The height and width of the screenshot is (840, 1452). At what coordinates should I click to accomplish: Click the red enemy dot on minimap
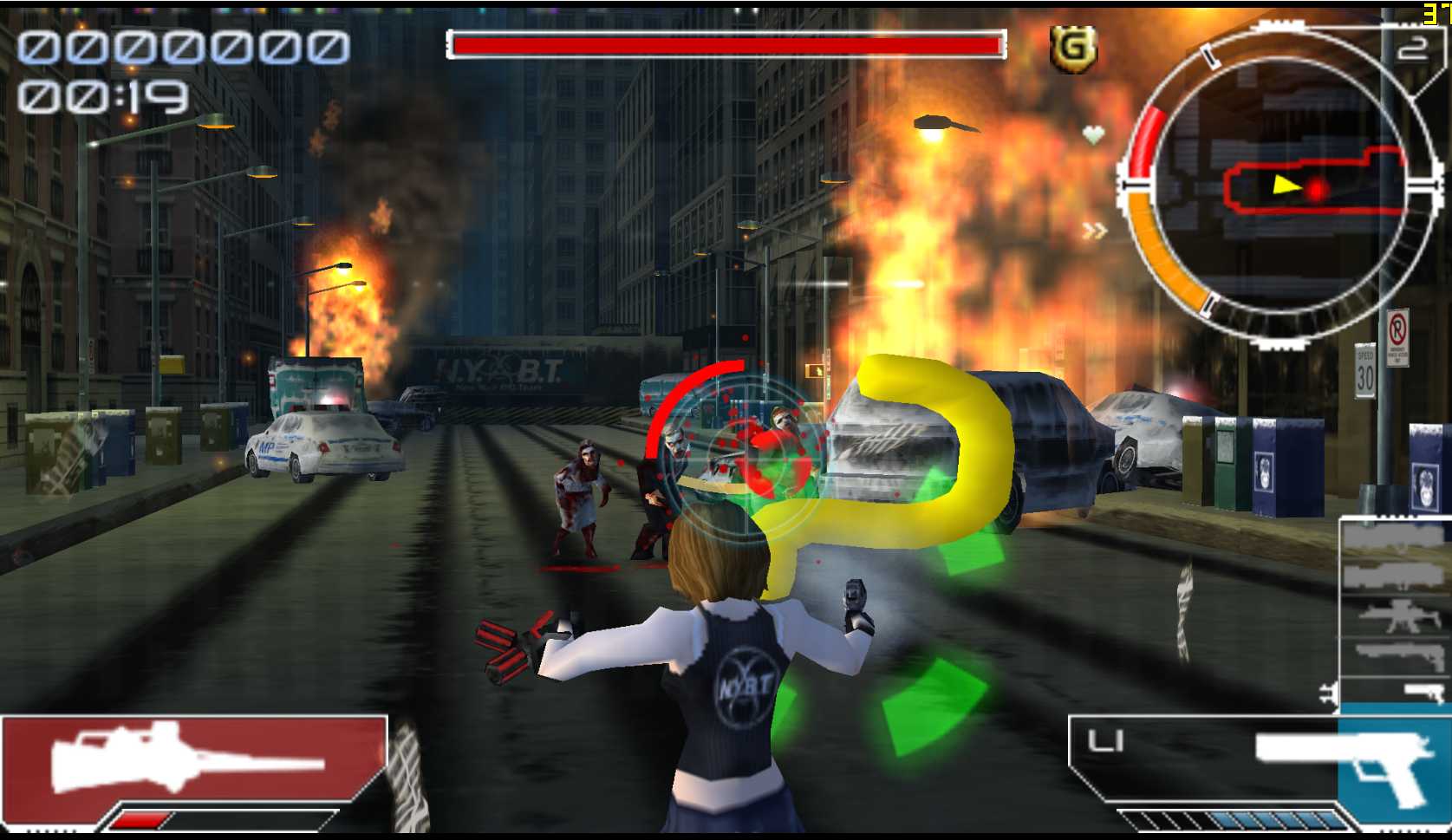point(1317,190)
